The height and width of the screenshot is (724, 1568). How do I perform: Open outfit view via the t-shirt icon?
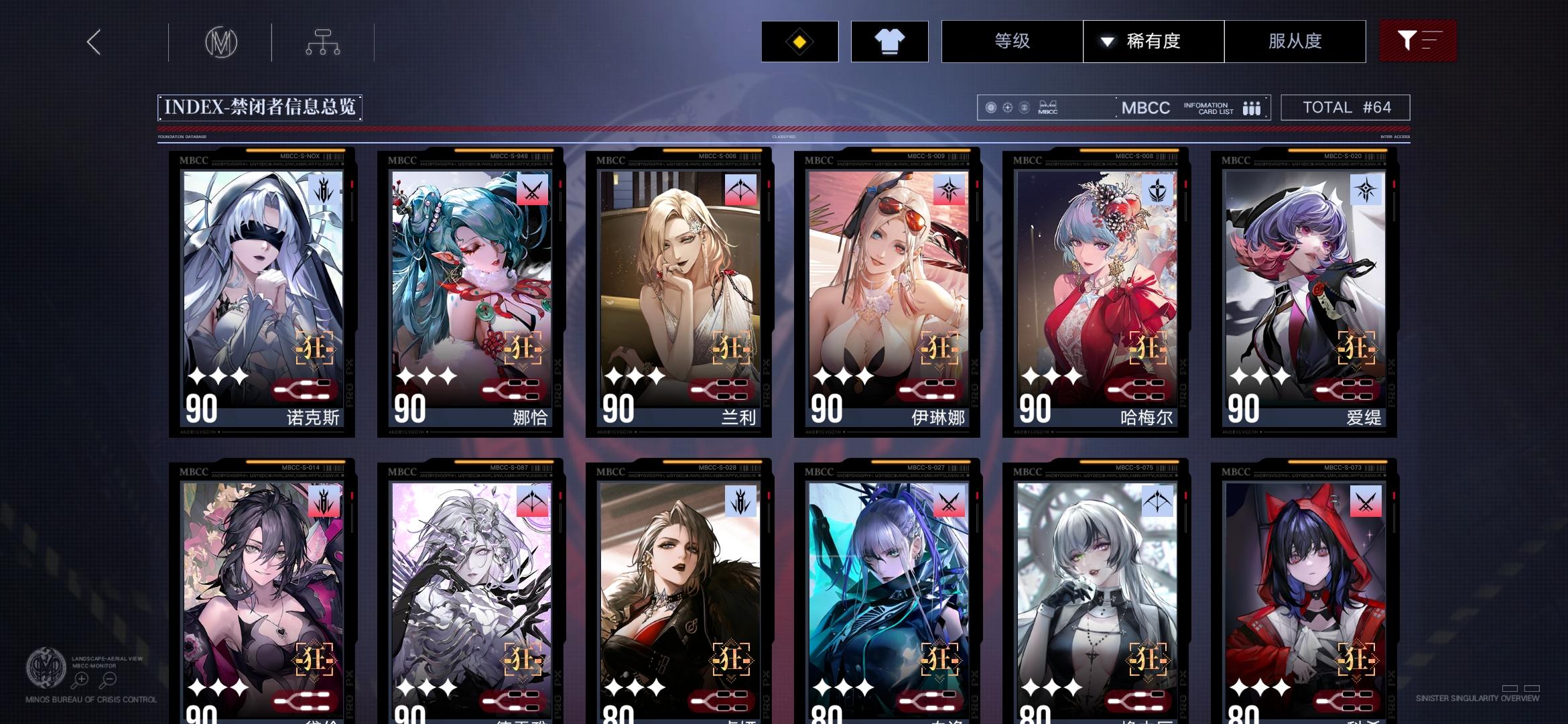click(889, 42)
